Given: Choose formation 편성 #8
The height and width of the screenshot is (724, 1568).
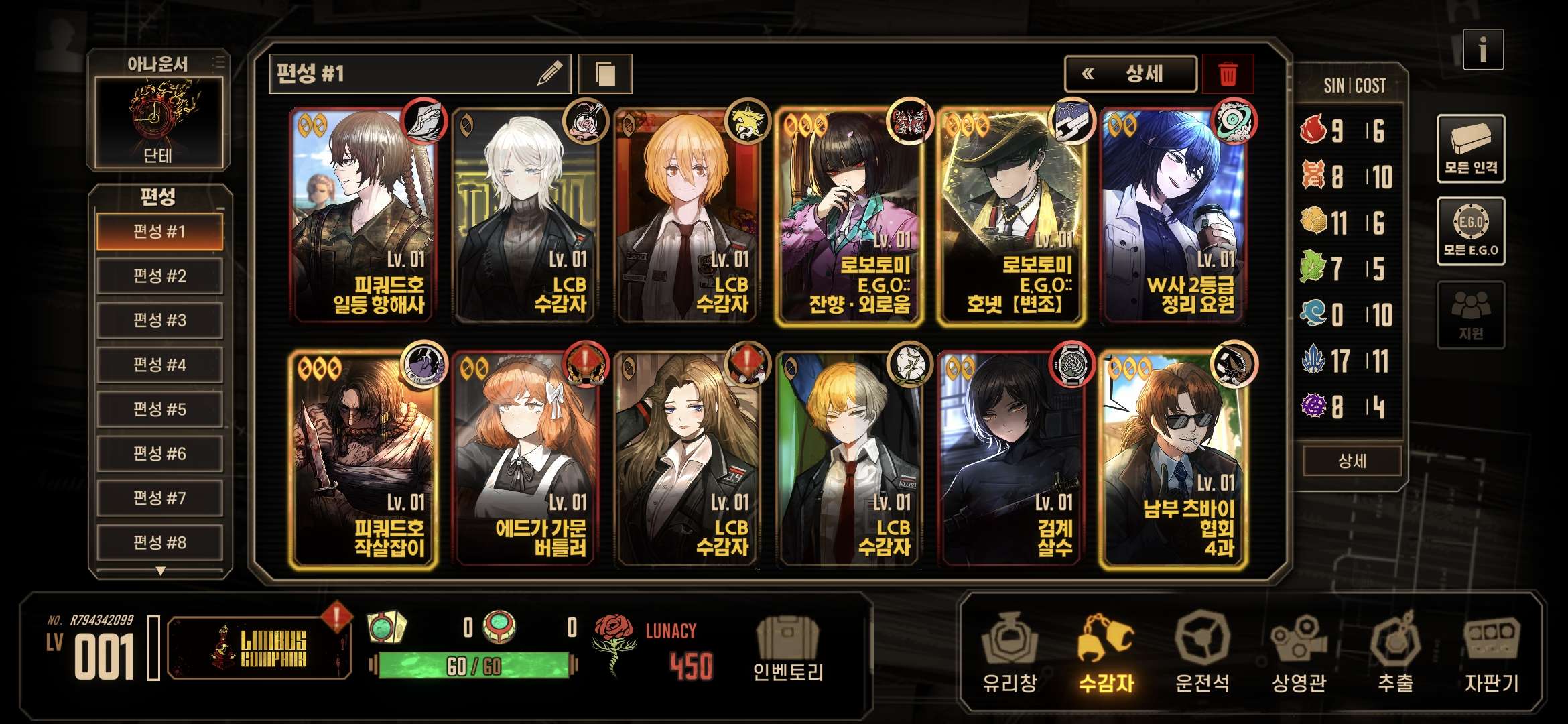Looking at the screenshot, I should point(159,542).
